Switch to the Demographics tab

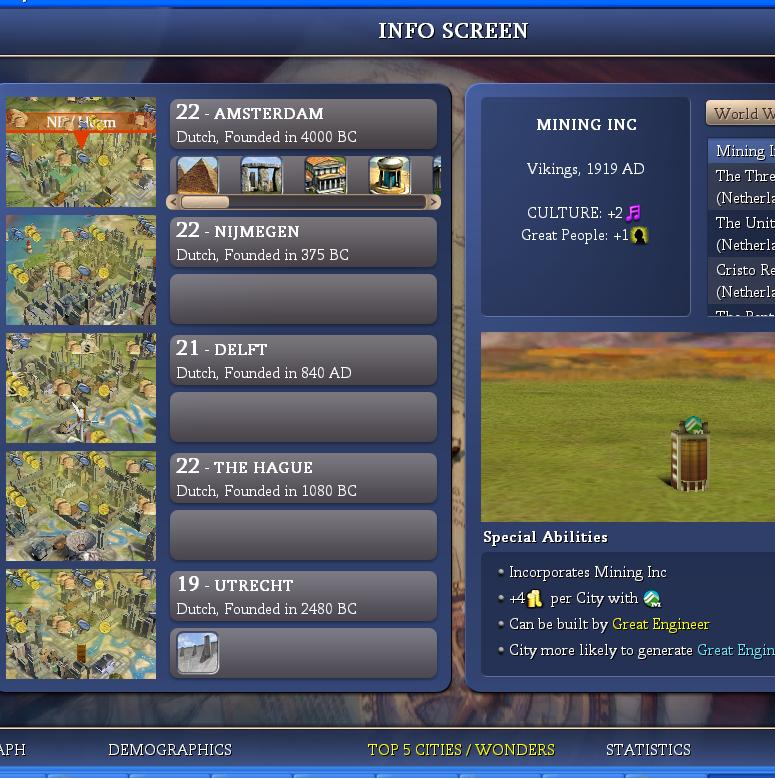pyautogui.click(x=169, y=750)
